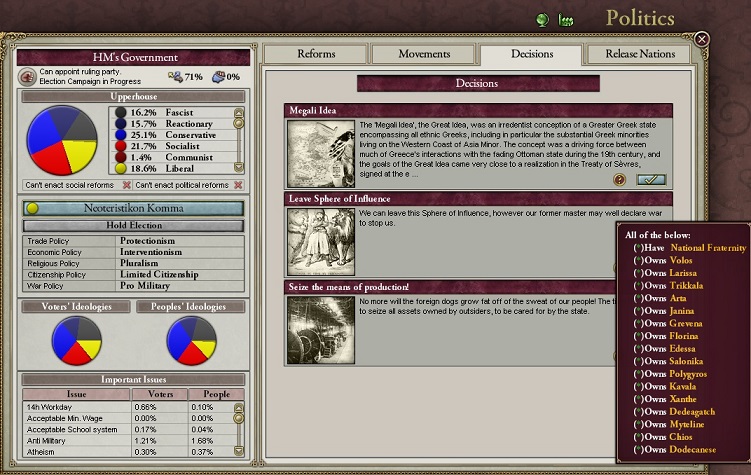Click the government type fist icon
Viewport: 751px width, 475px height.
pos(27,76)
